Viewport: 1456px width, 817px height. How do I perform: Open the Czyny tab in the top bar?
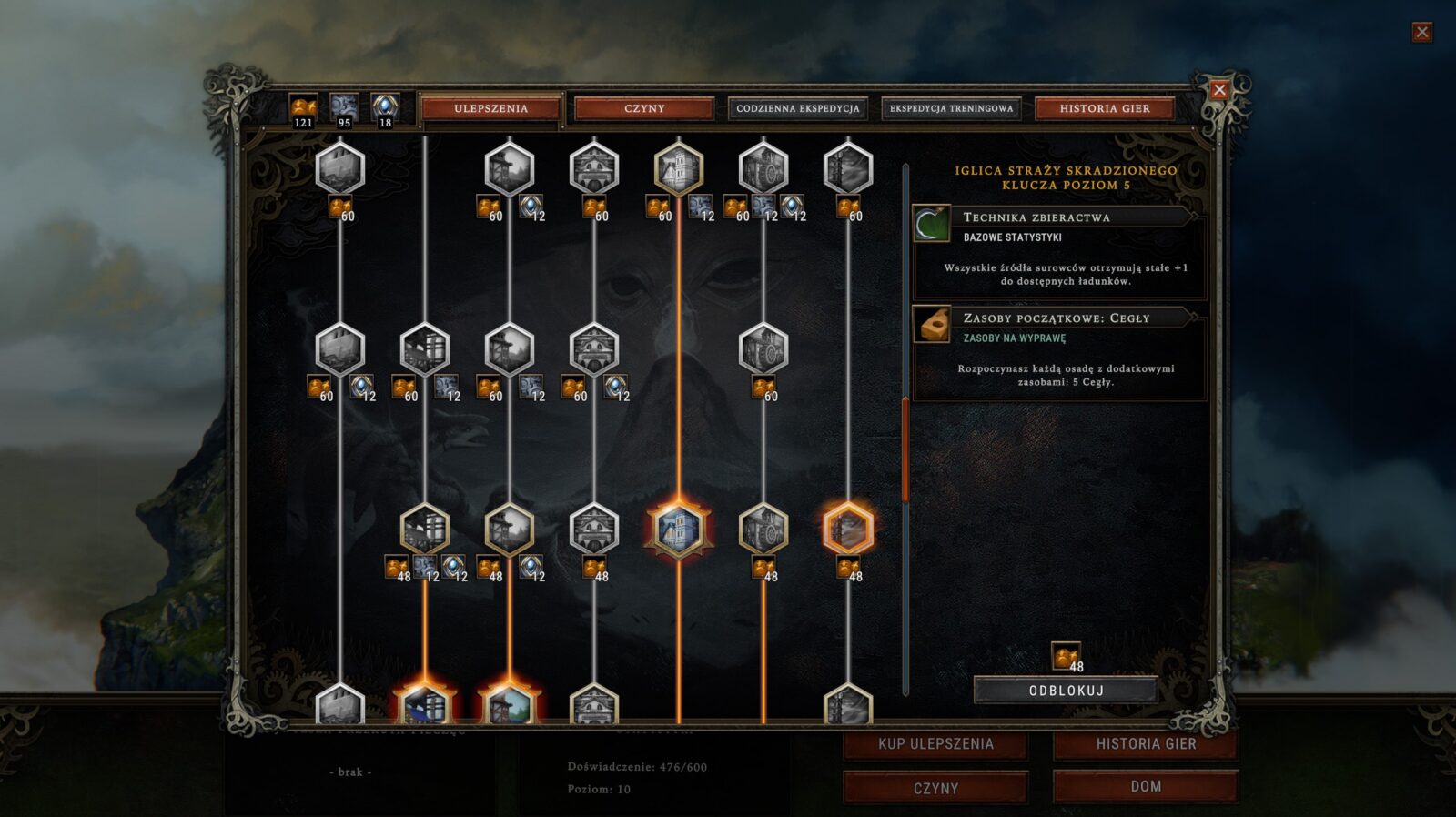point(644,108)
